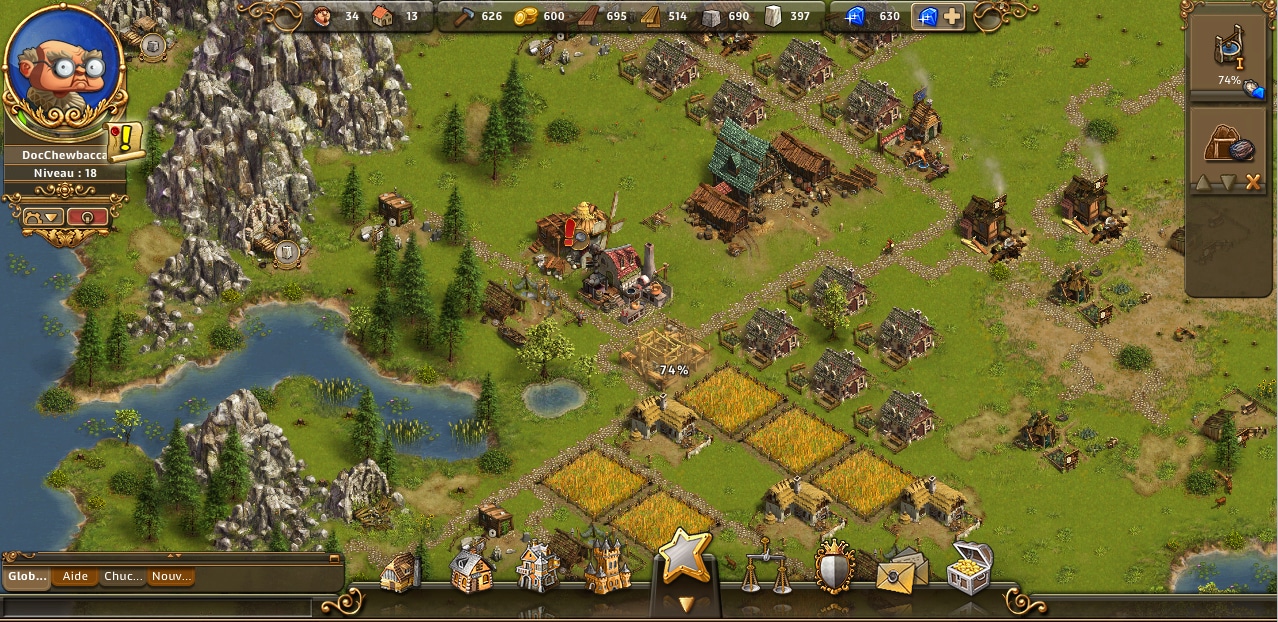Open the Nouv... chat tab
This screenshot has width=1278, height=622.
pyautogui.click(x=171, y=577)
